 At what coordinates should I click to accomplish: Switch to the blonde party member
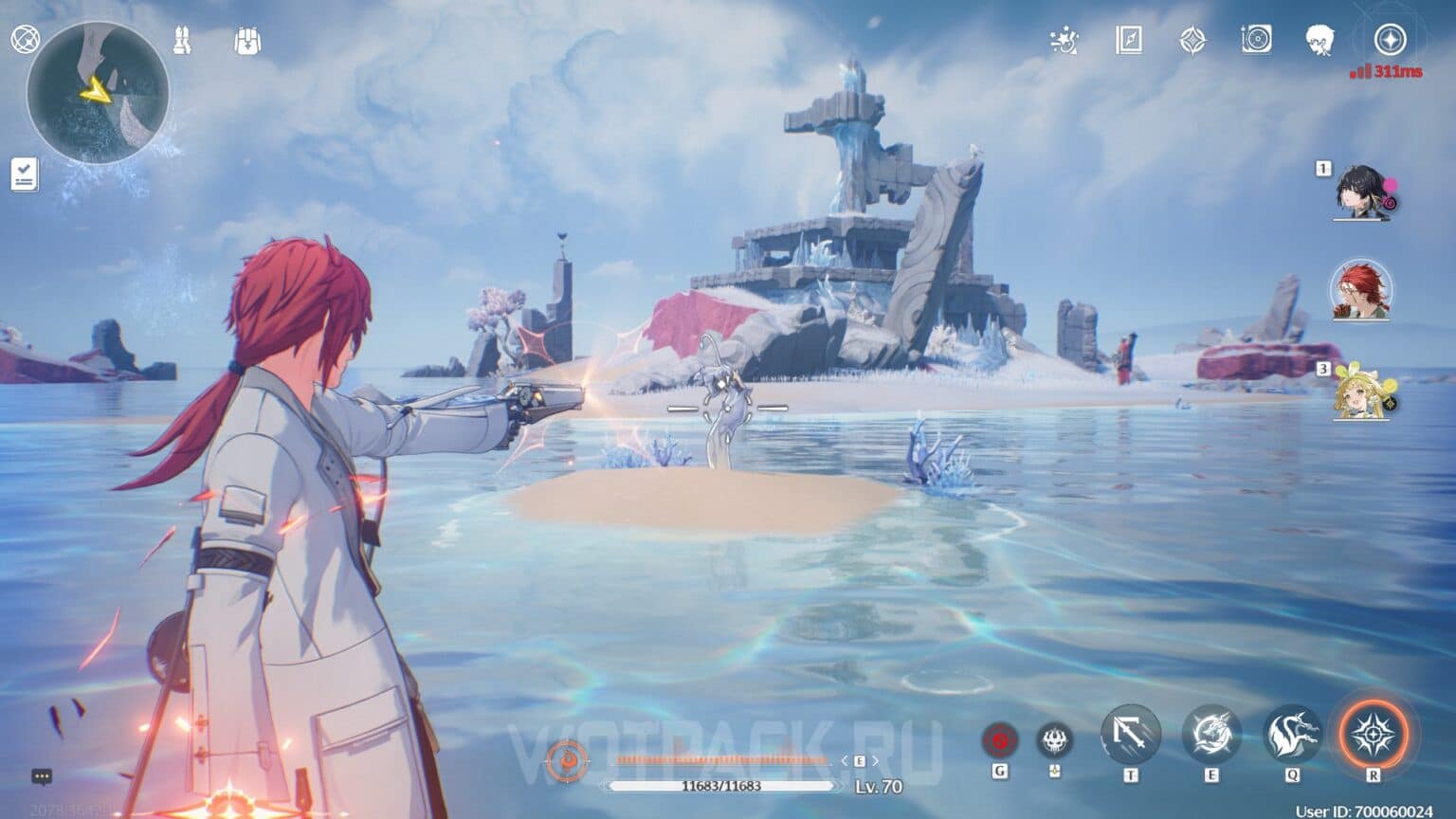pyautogui.click(x=1360, y=391)
